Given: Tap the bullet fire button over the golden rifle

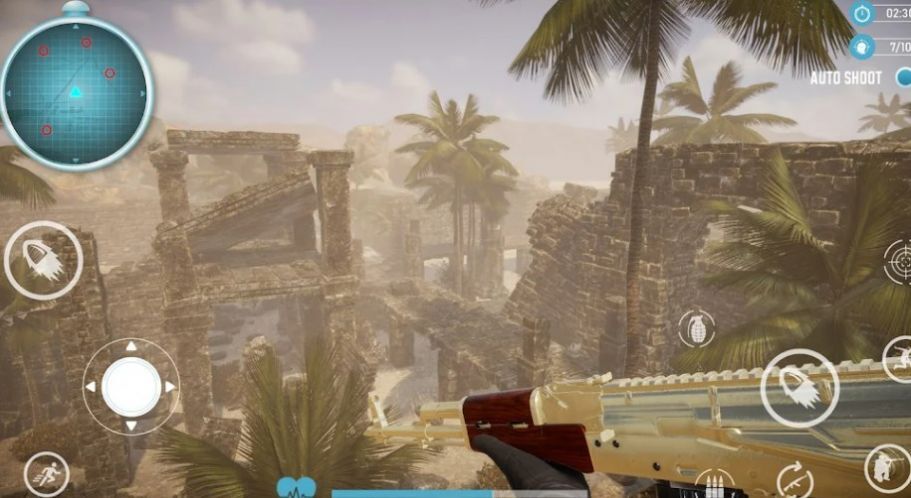Looking at the screenshot, I should pos(798,388).
